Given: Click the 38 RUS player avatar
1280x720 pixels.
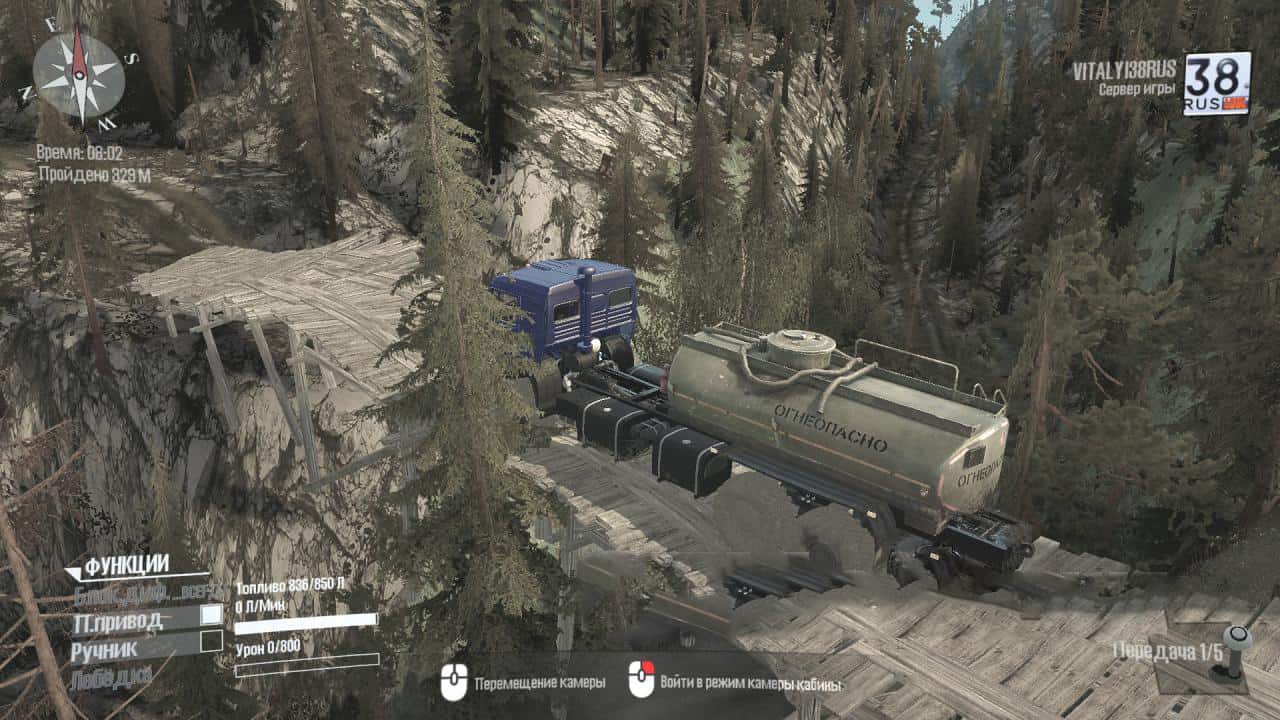Looking at the screenshot, I should tap(1216, 84).
